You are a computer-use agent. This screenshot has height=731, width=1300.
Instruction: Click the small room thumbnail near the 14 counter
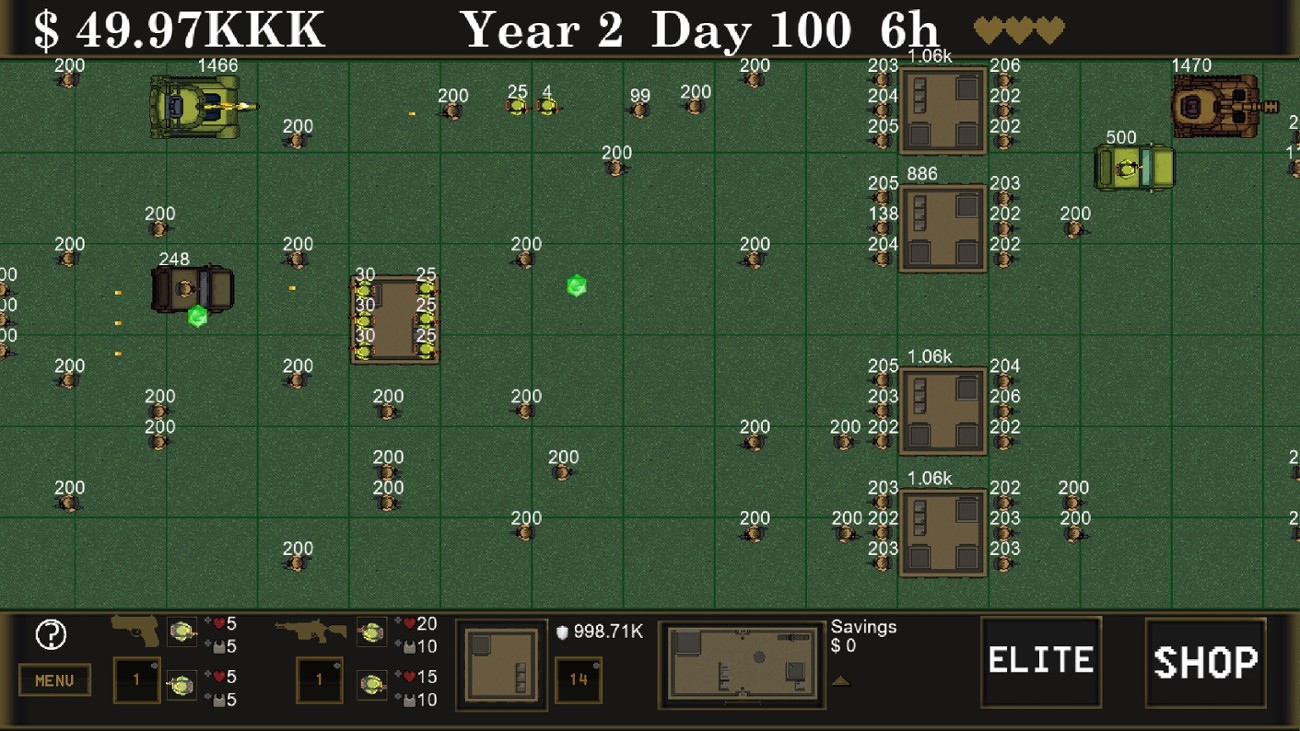pyautogui.click(x=502, y=665)
